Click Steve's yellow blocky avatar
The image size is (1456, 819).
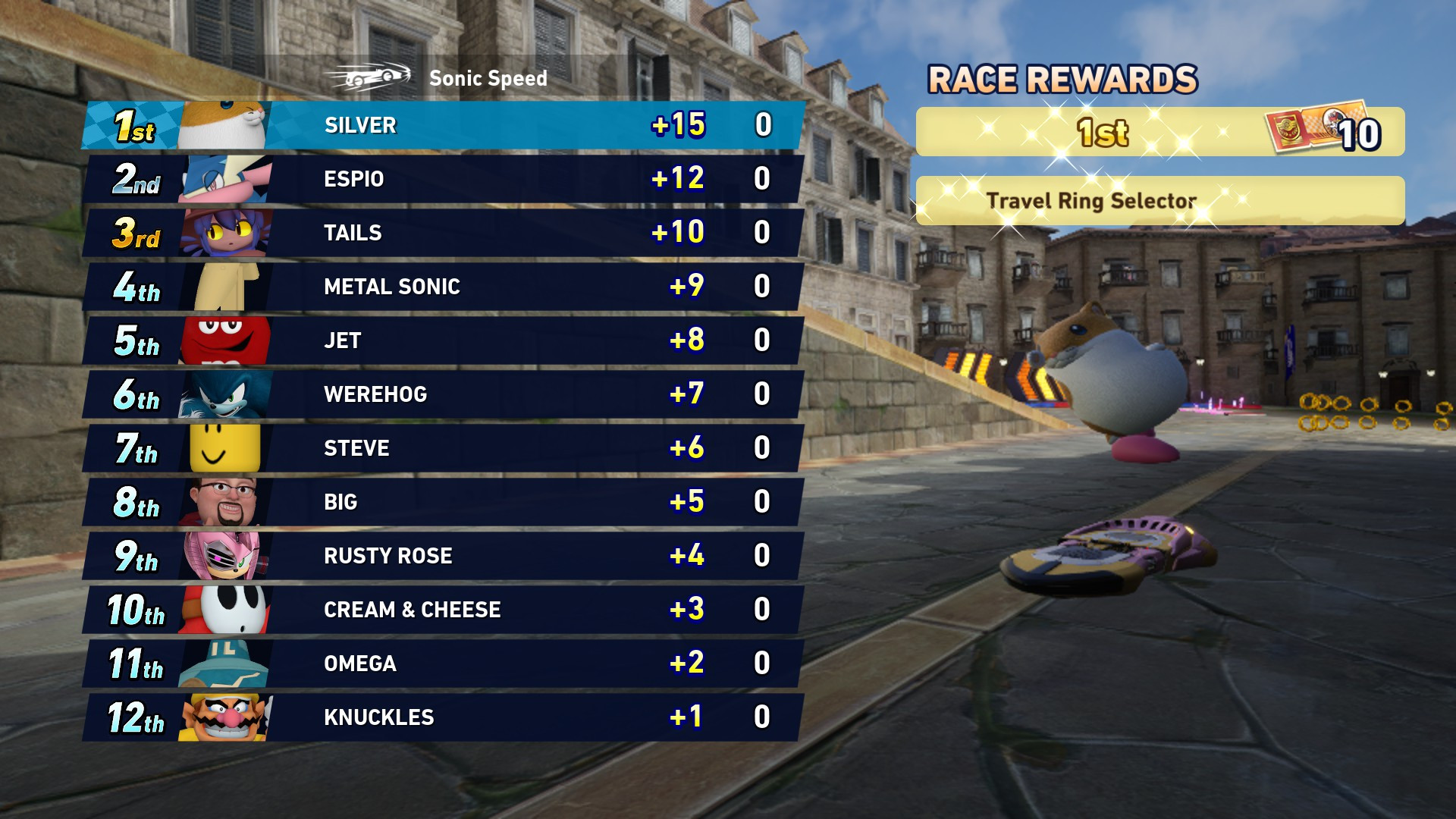coord(224,448)
